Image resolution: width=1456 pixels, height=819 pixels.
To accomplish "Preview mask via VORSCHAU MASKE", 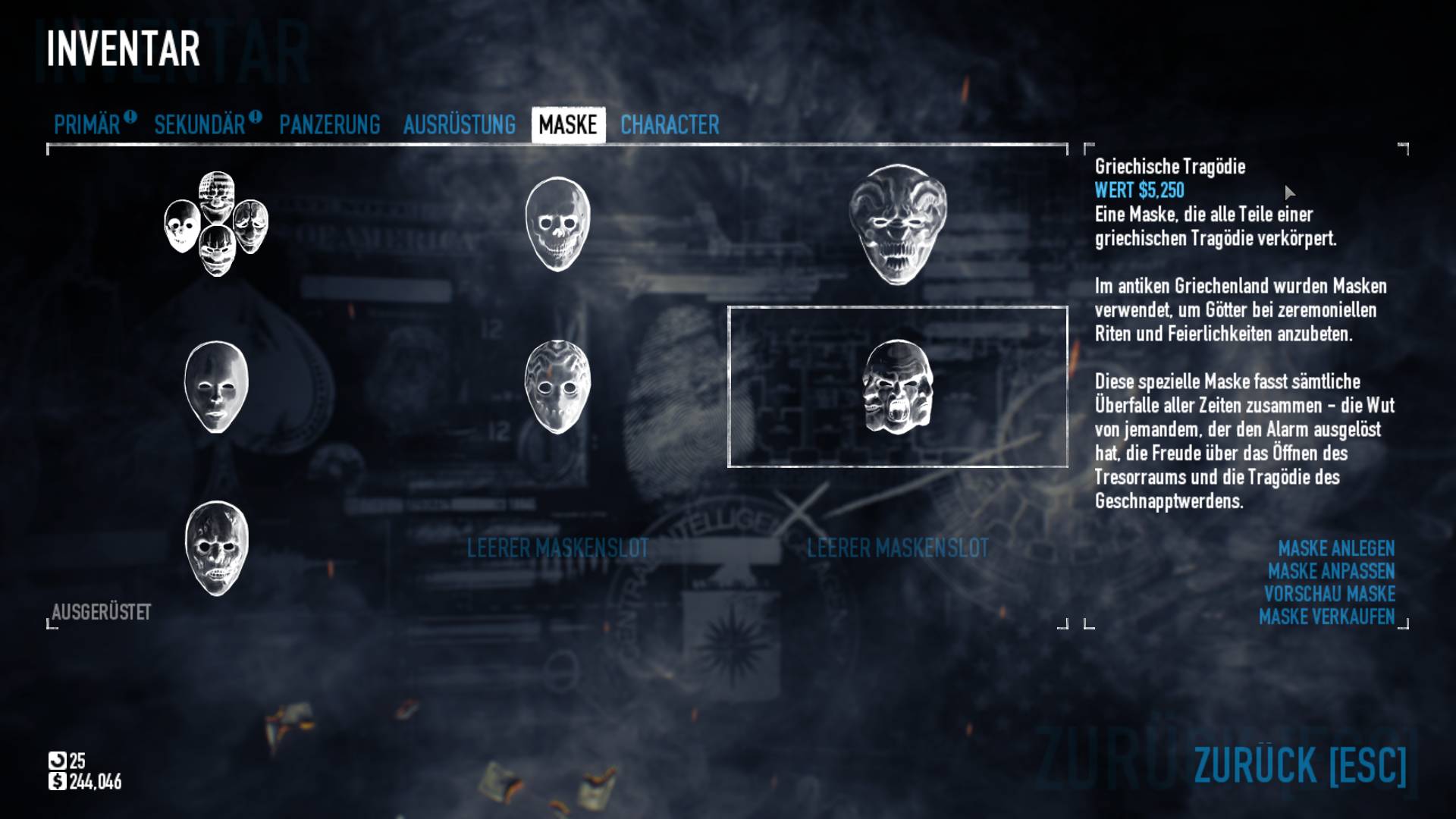I will 1329,594.
